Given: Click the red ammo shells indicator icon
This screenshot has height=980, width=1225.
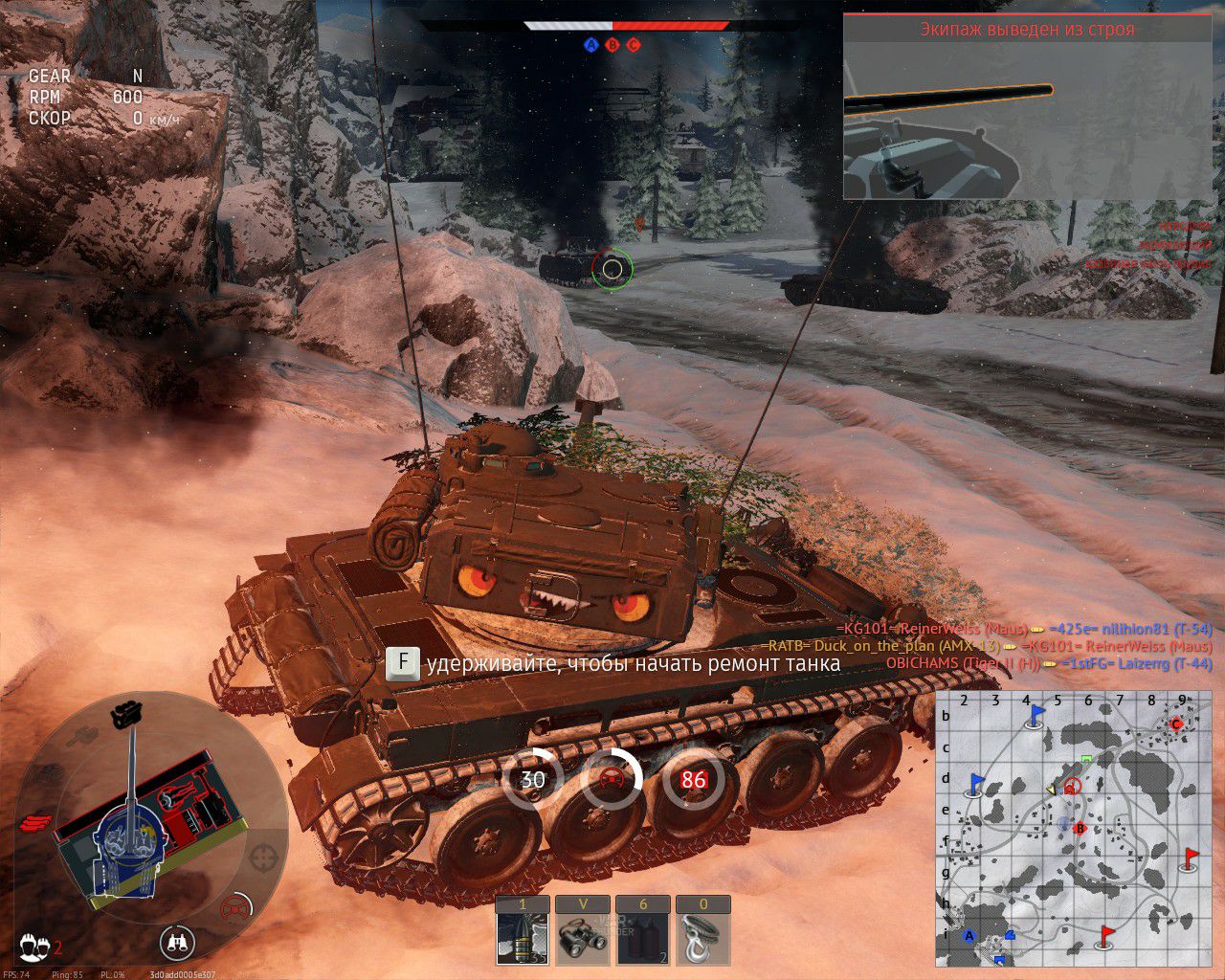Looking at the screenshot, I should click(34, 822).
